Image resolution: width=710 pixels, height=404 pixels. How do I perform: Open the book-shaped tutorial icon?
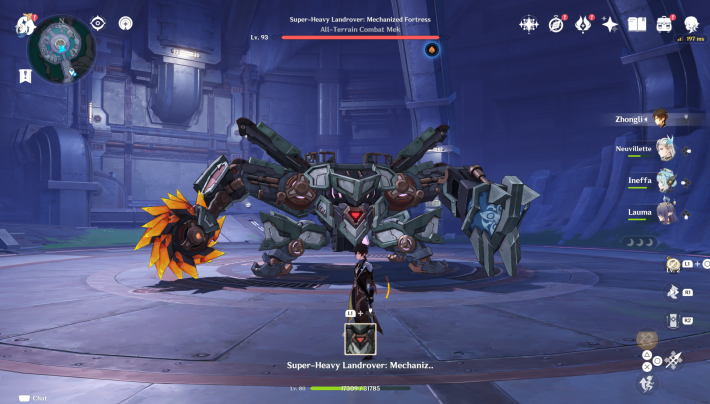[x=637, y=23]
